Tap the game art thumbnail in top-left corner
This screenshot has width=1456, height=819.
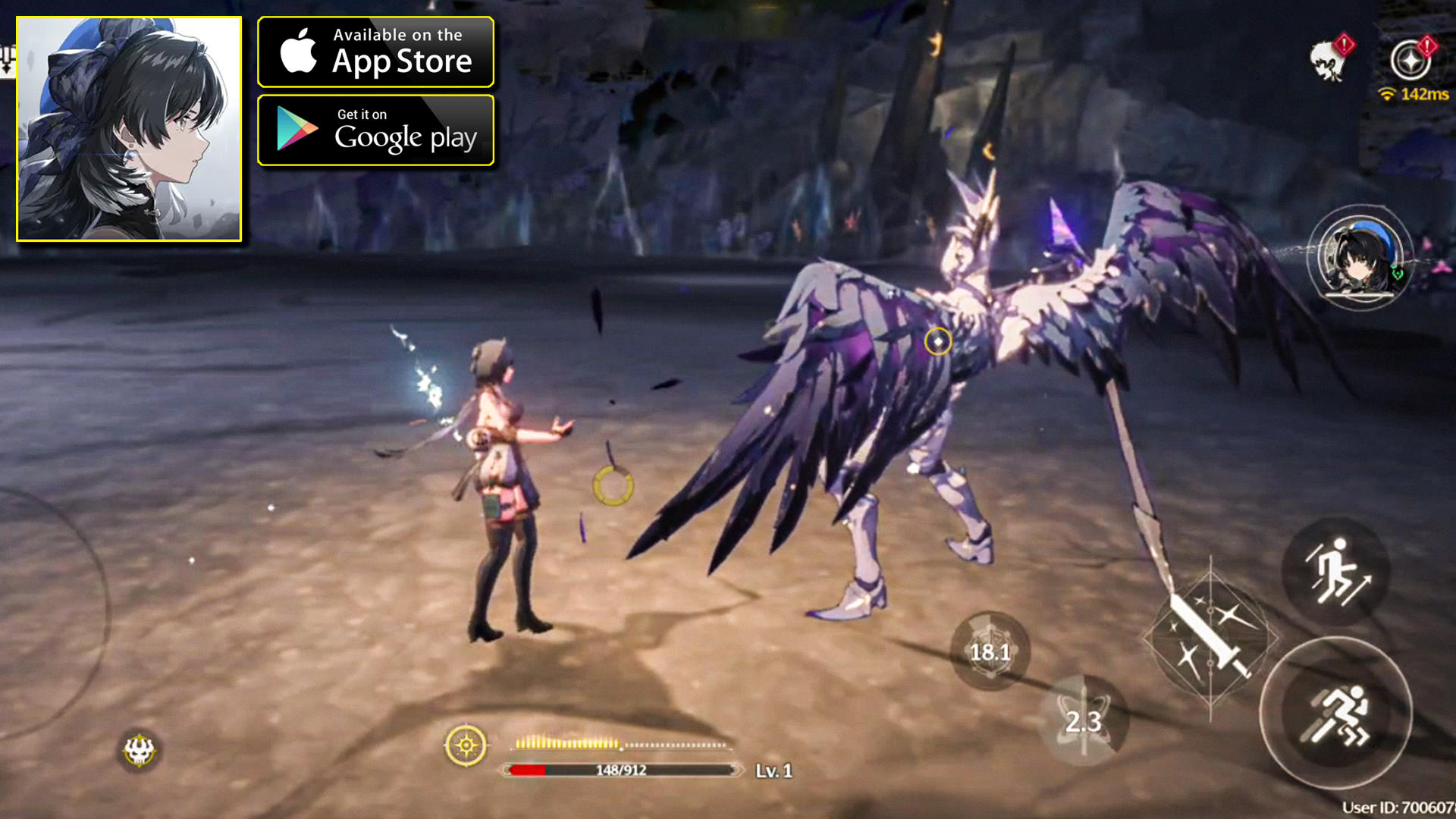(x=129, y=129)
